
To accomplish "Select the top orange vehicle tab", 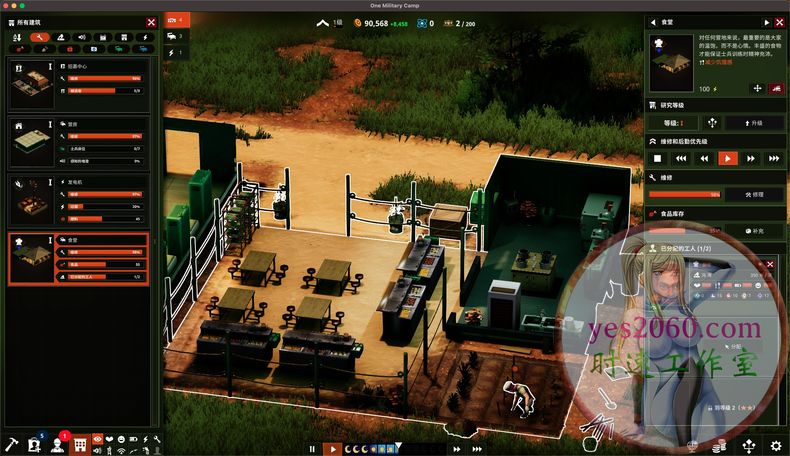I will click(176, 20).
